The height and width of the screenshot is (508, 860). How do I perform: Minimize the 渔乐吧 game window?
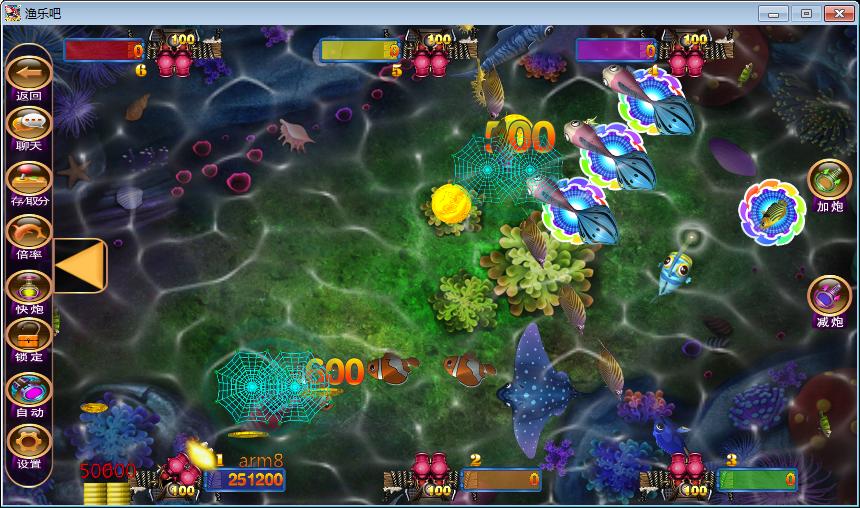772,13
